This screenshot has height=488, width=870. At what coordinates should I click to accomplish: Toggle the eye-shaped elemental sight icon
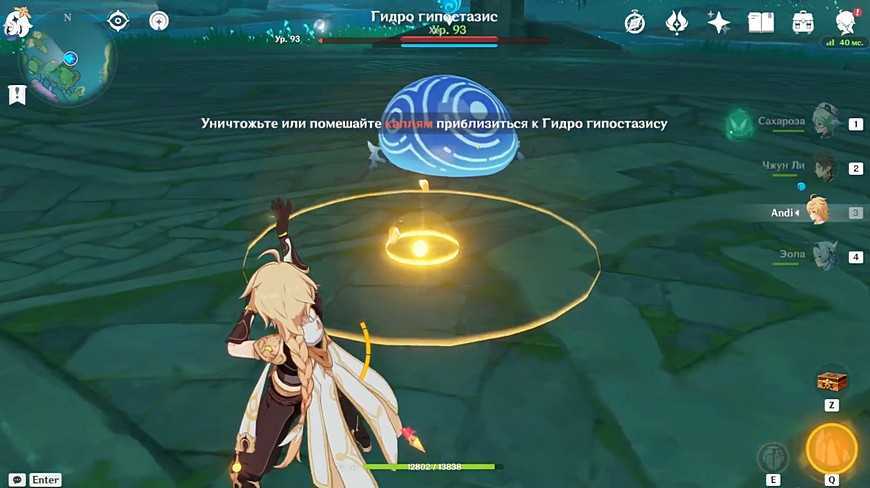coord(118,21)
